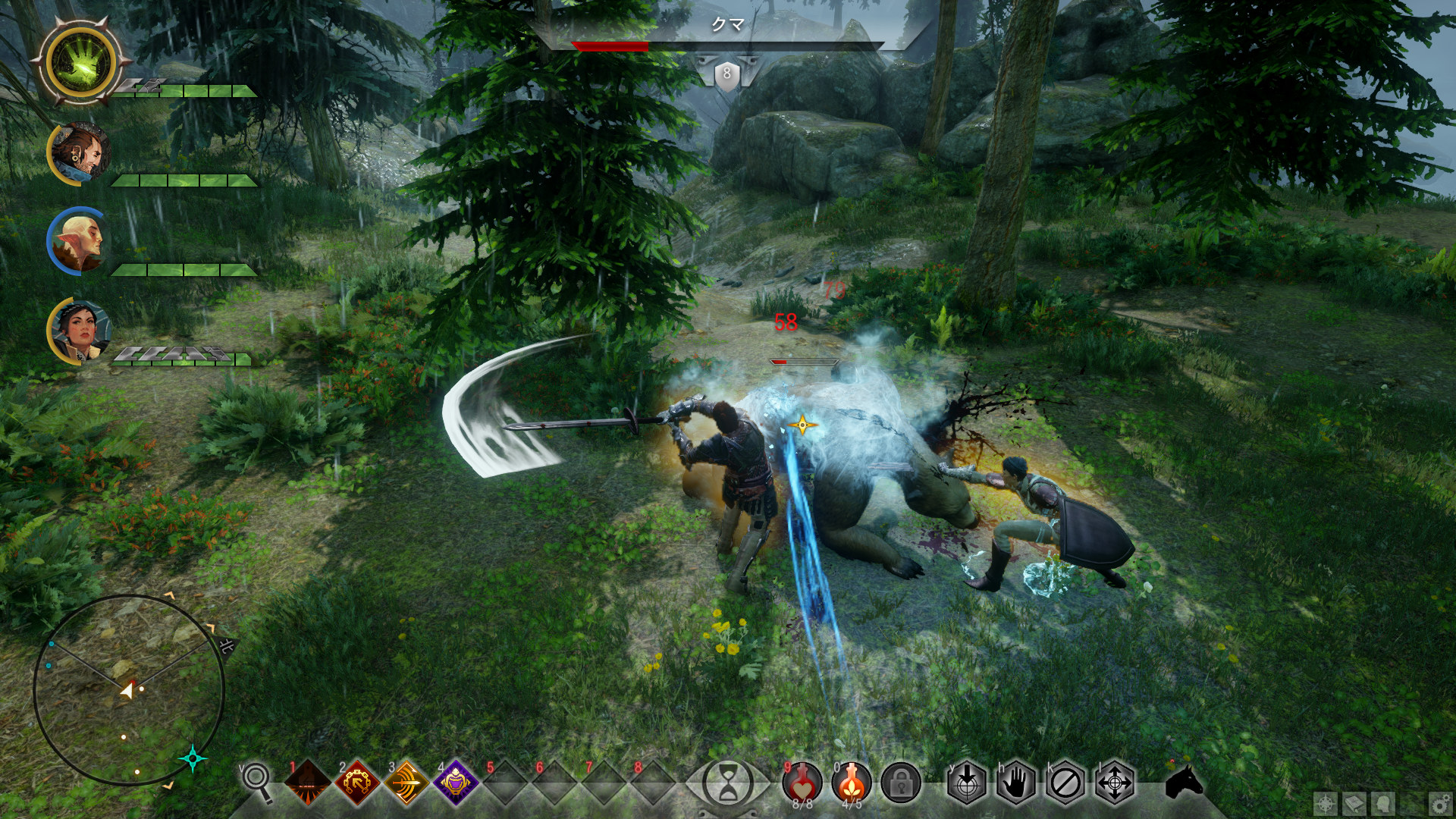Toggle the hourglass tactical camera
This screenshot has height=819, width=1456.
(x=728, y=782)
